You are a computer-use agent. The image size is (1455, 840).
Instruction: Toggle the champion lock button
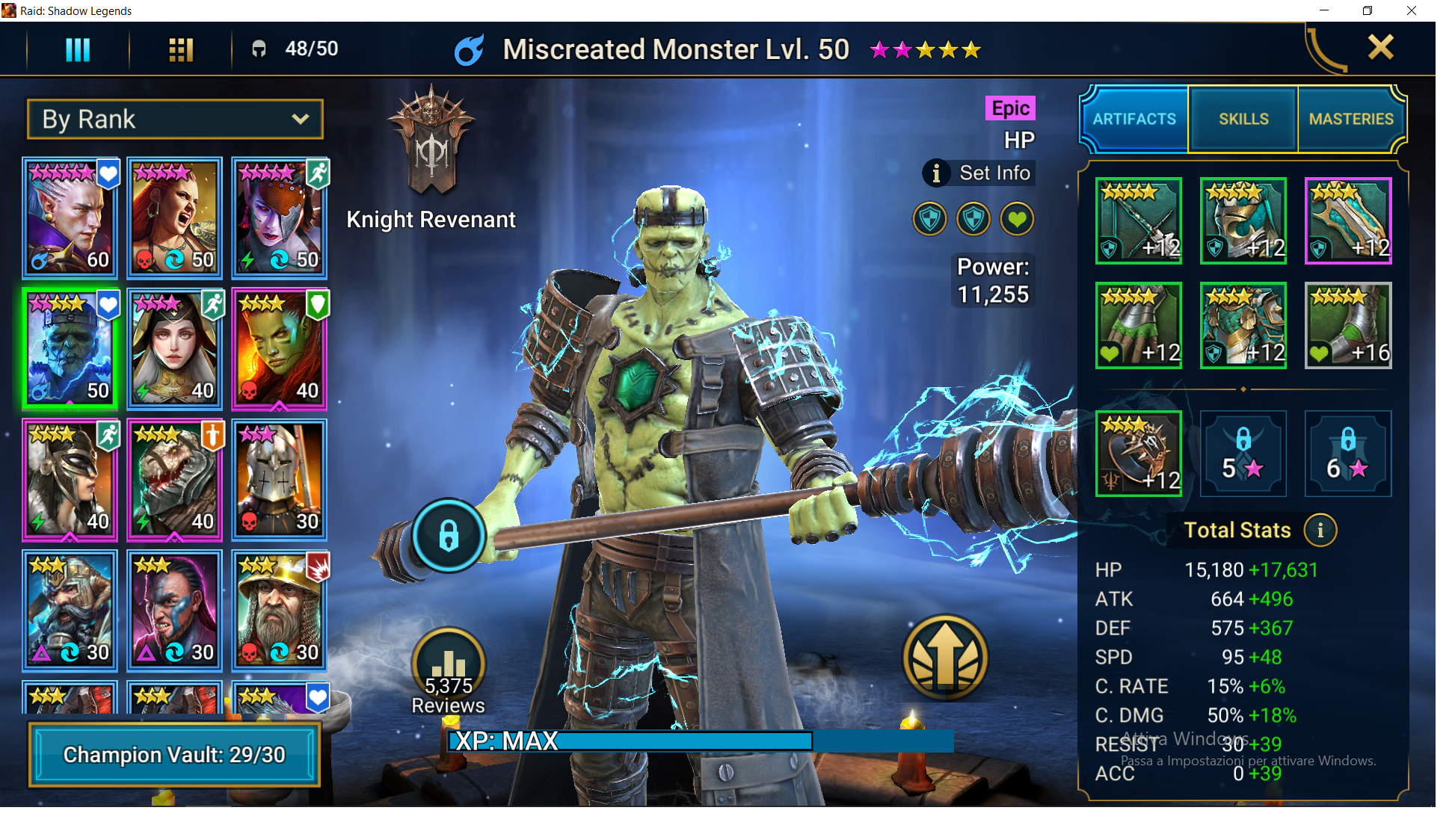449,535
